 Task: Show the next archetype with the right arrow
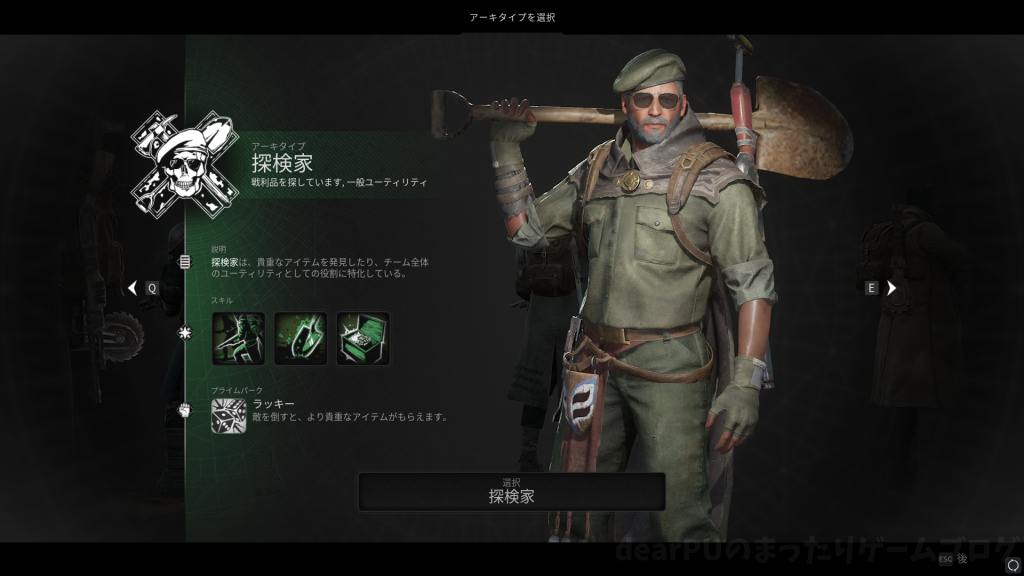tap(892, 288)
